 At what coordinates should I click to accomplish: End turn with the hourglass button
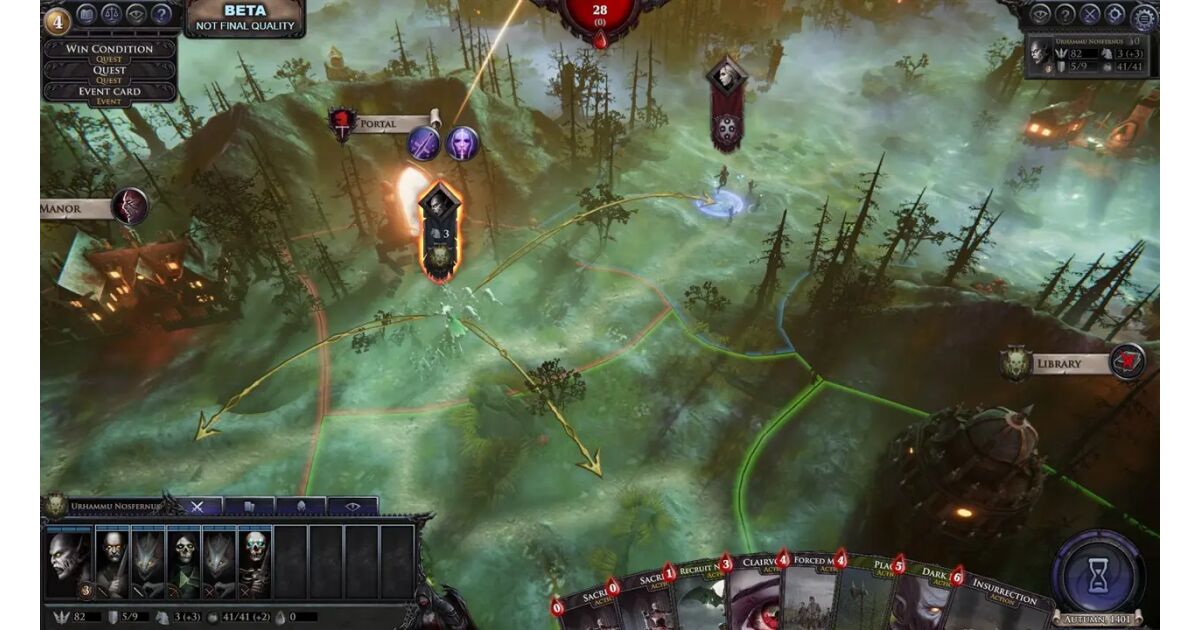1098,573
